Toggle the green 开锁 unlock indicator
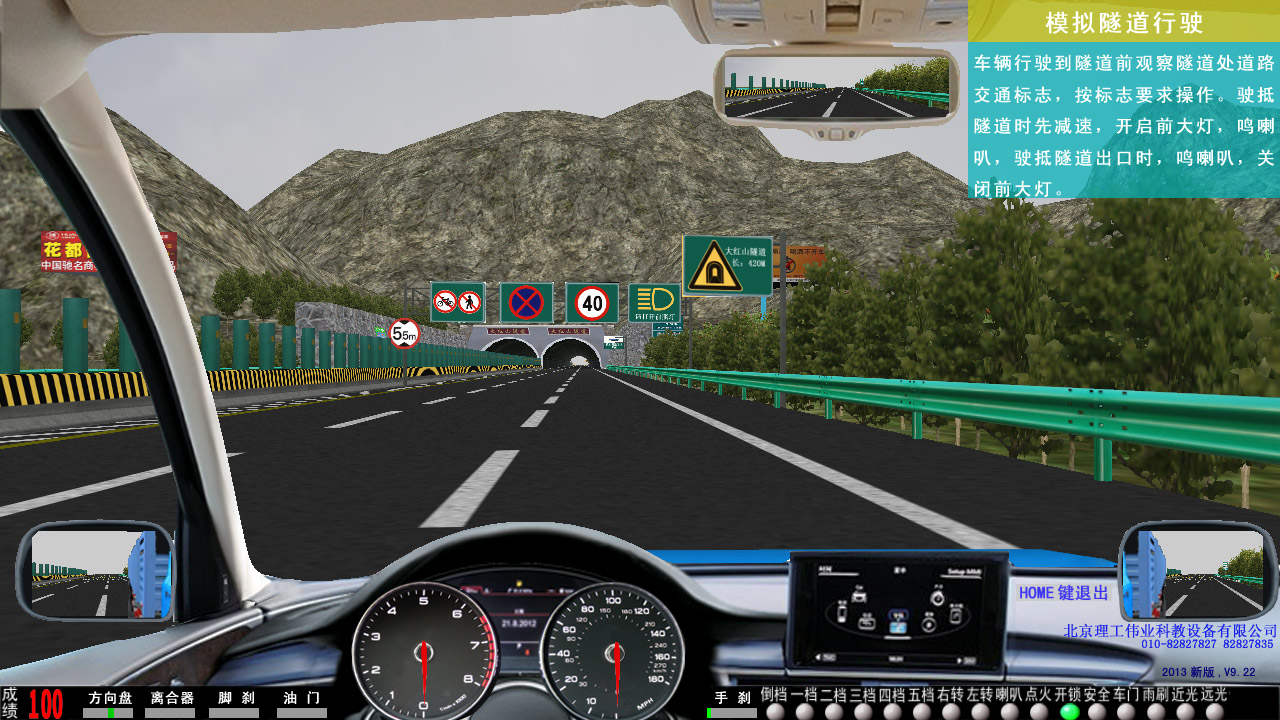Viewport: 1280px width, 720px height. 1069,711
